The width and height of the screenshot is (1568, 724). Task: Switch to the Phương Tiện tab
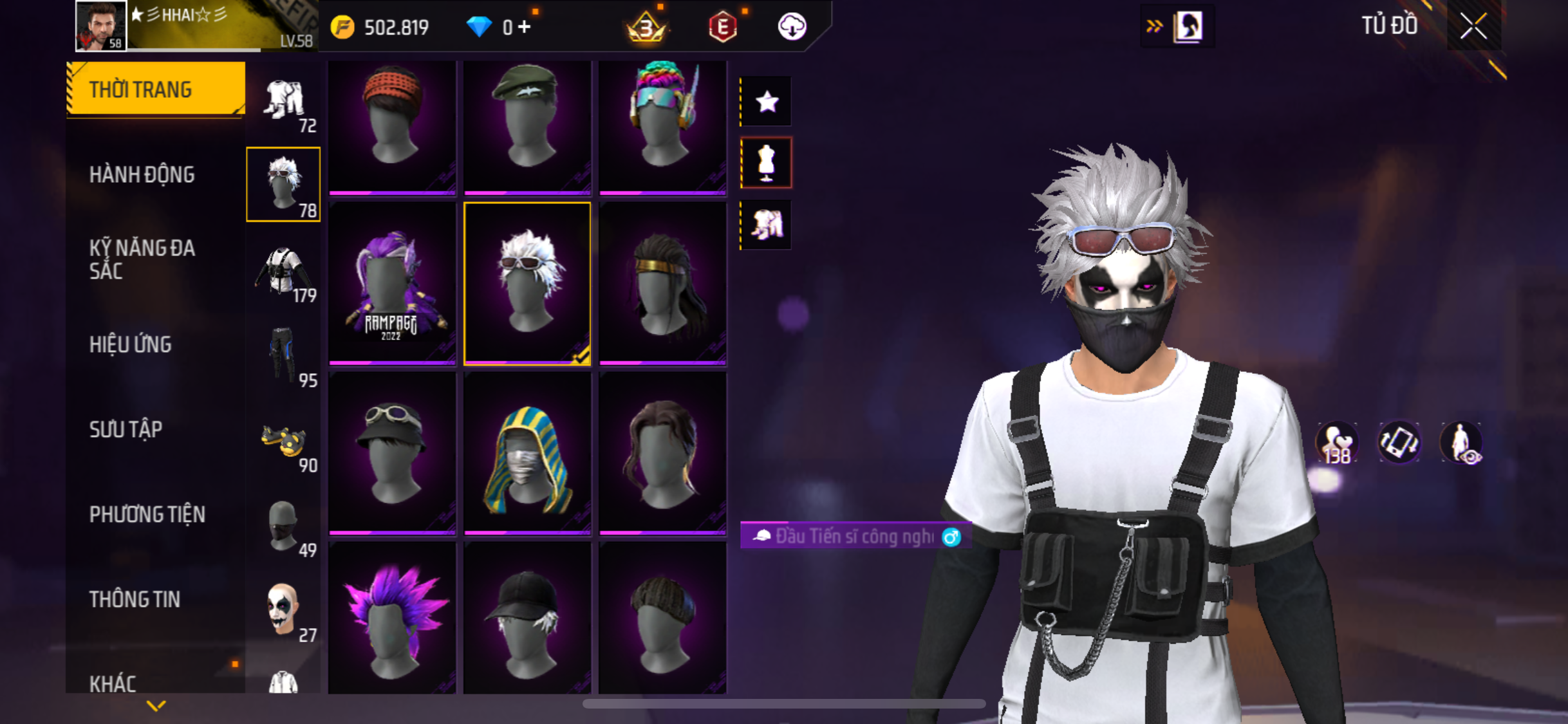[147, 514]
